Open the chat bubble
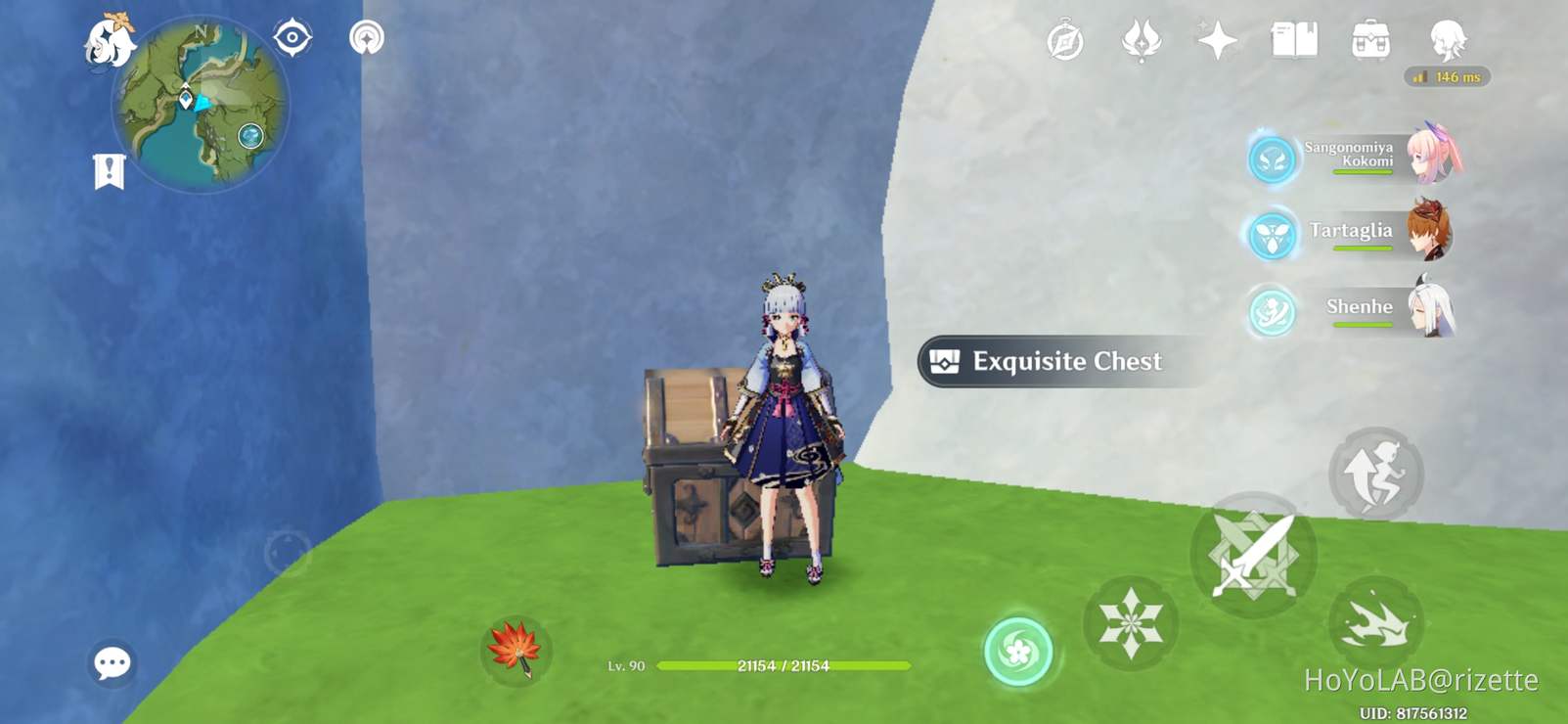This screenshot has width=1568, height=724. (113, 662)
